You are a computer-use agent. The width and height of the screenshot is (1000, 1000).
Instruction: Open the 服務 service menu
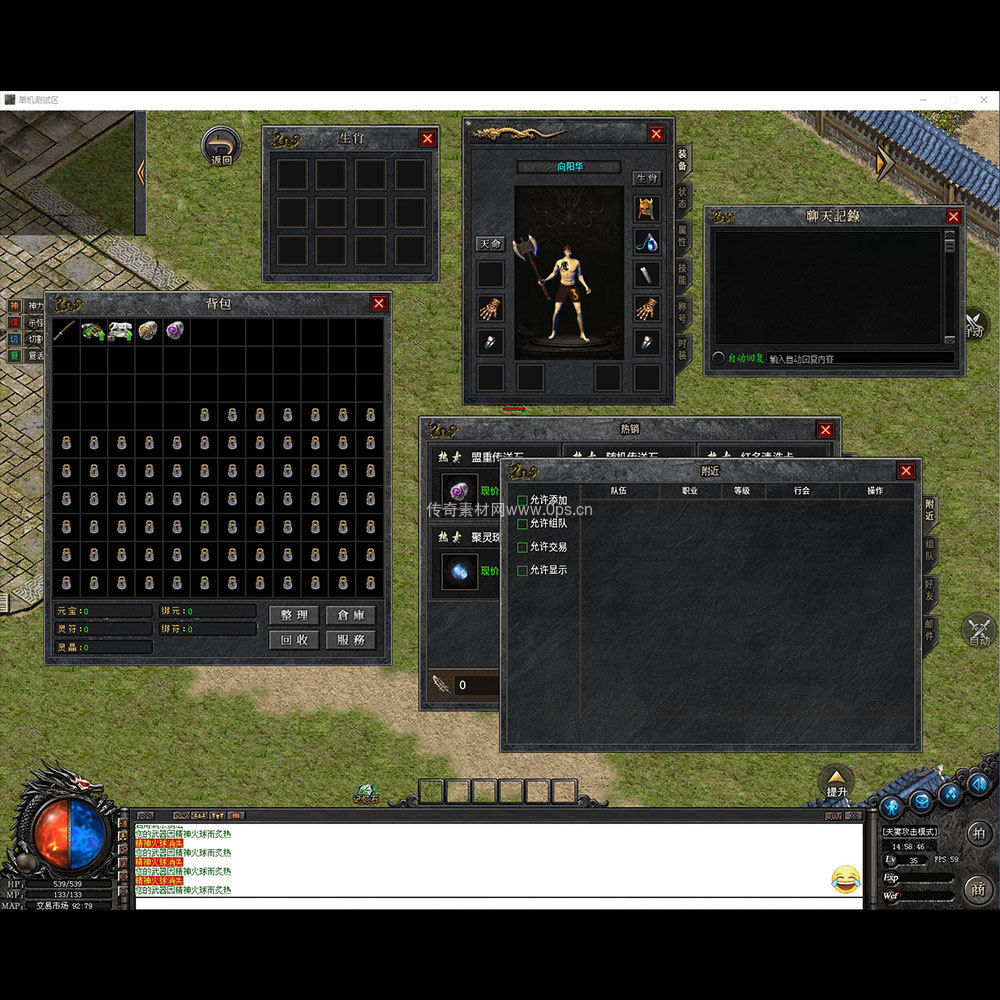pyautogui.click(x=351, y=640)
